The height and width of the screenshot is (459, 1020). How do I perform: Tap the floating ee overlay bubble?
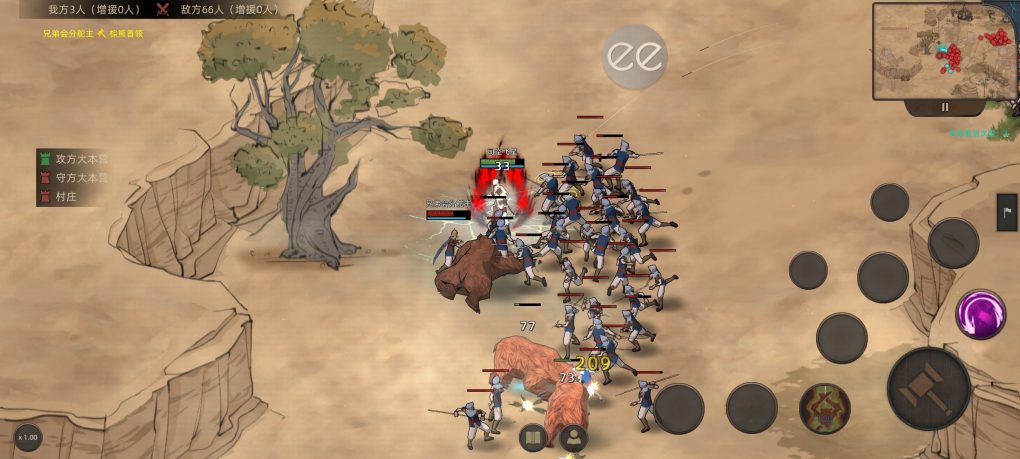[x=634, y=56]
